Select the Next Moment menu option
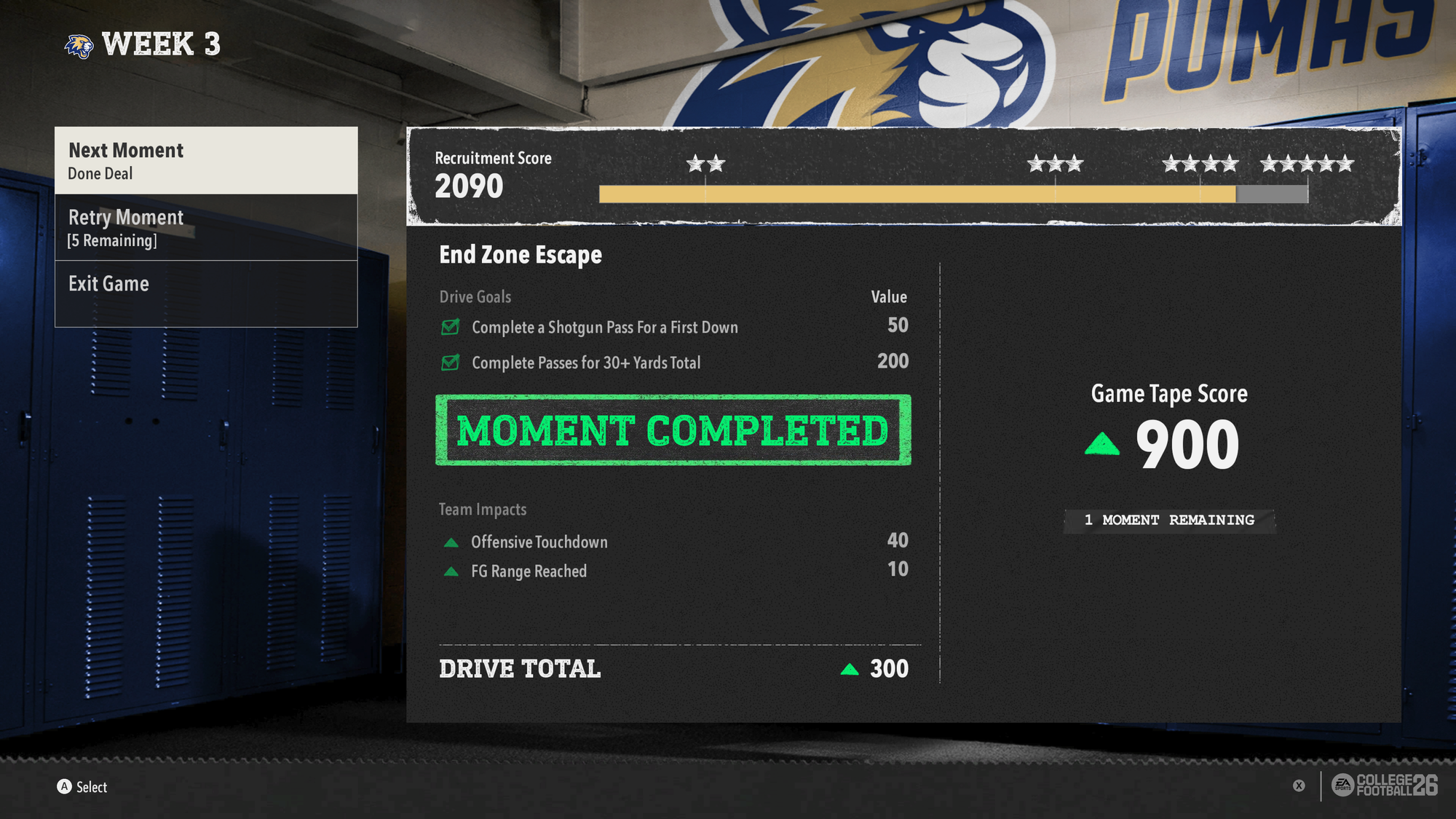The width and height of the screenshot is (1456, 819). pos(206,161)
